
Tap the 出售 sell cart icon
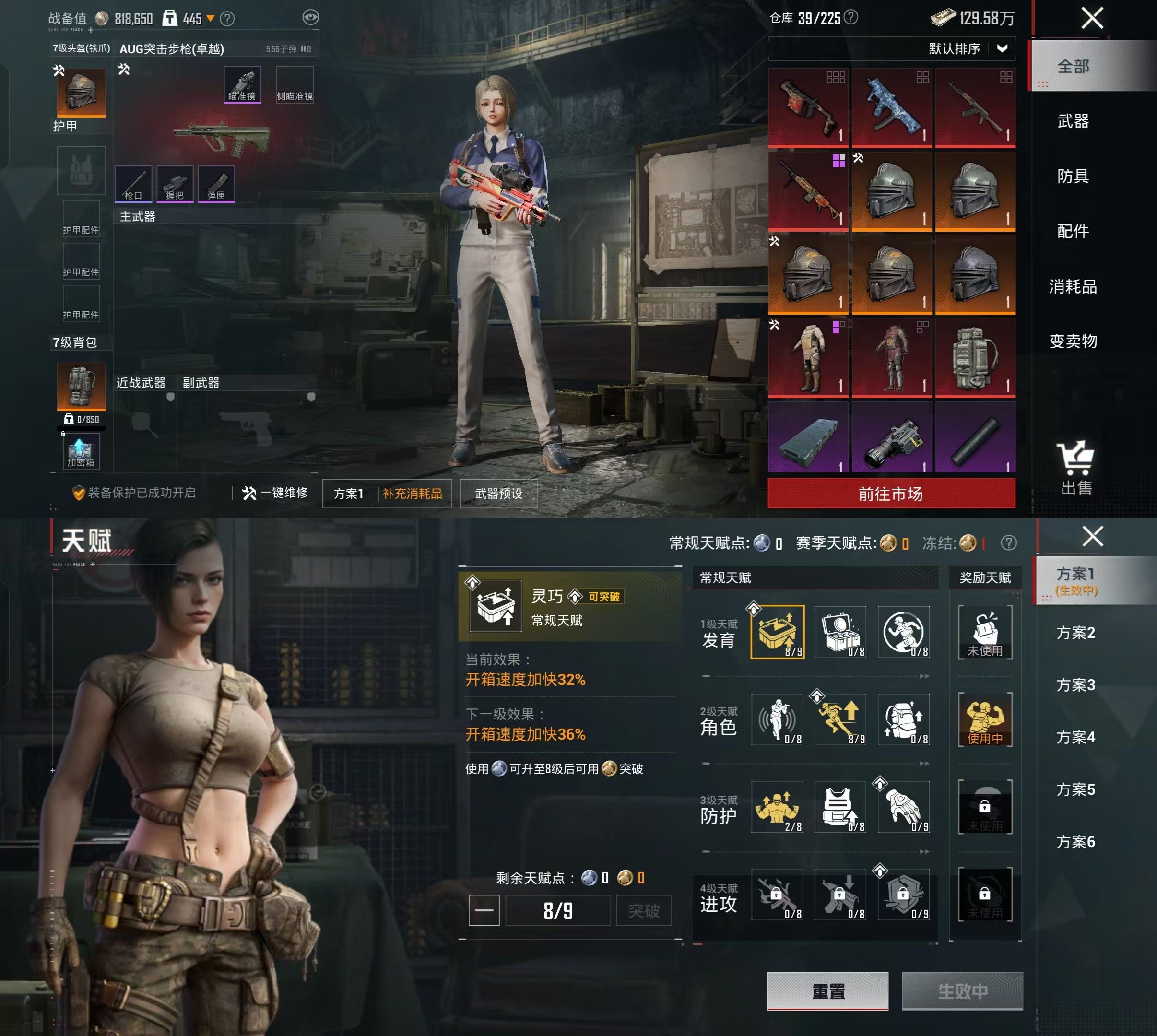click(1075, 467)
